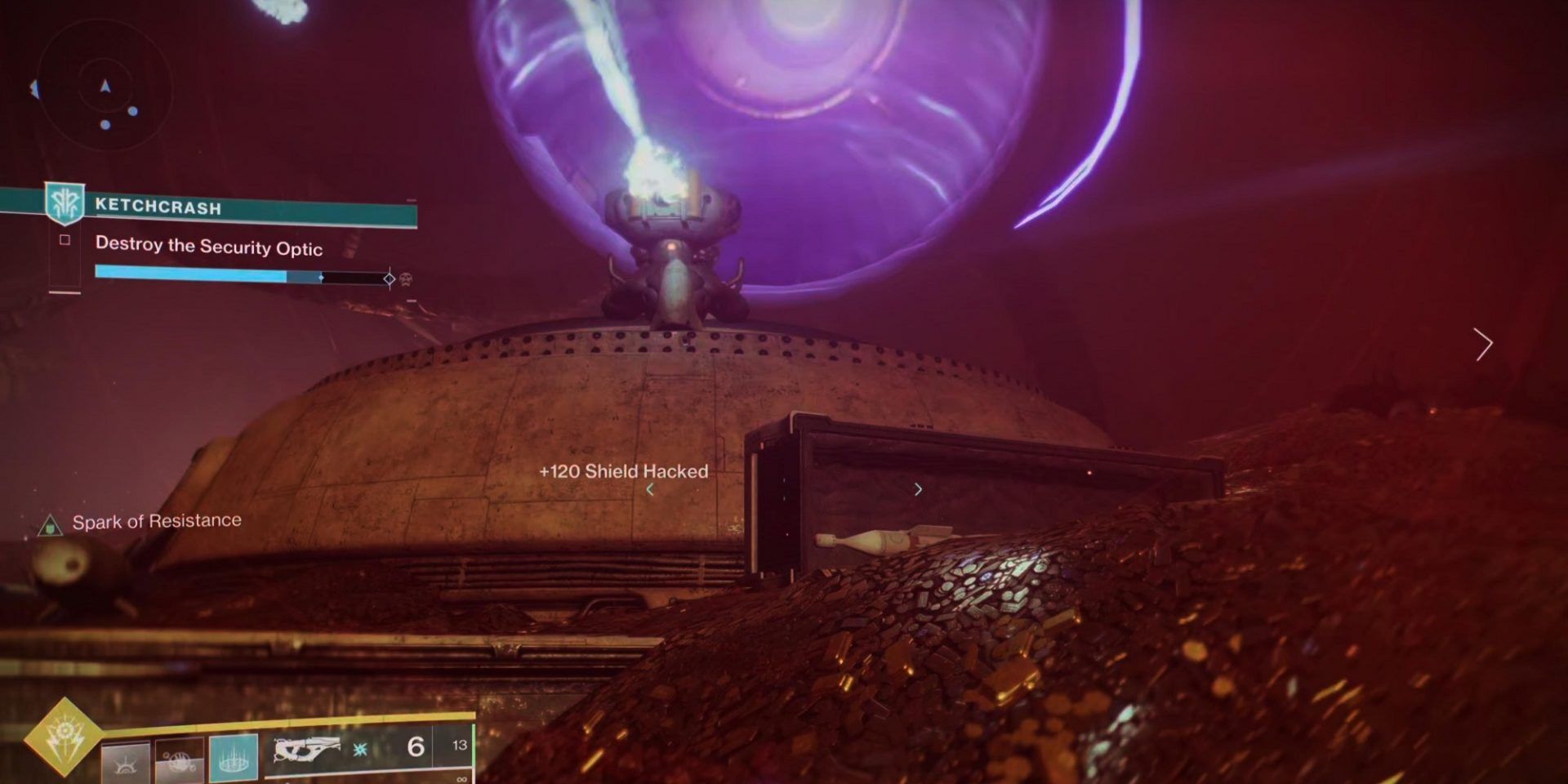Click the +120 Shield Hacked notification
The width and height of the screenshot is (1568, 784).
click(624, 471)
